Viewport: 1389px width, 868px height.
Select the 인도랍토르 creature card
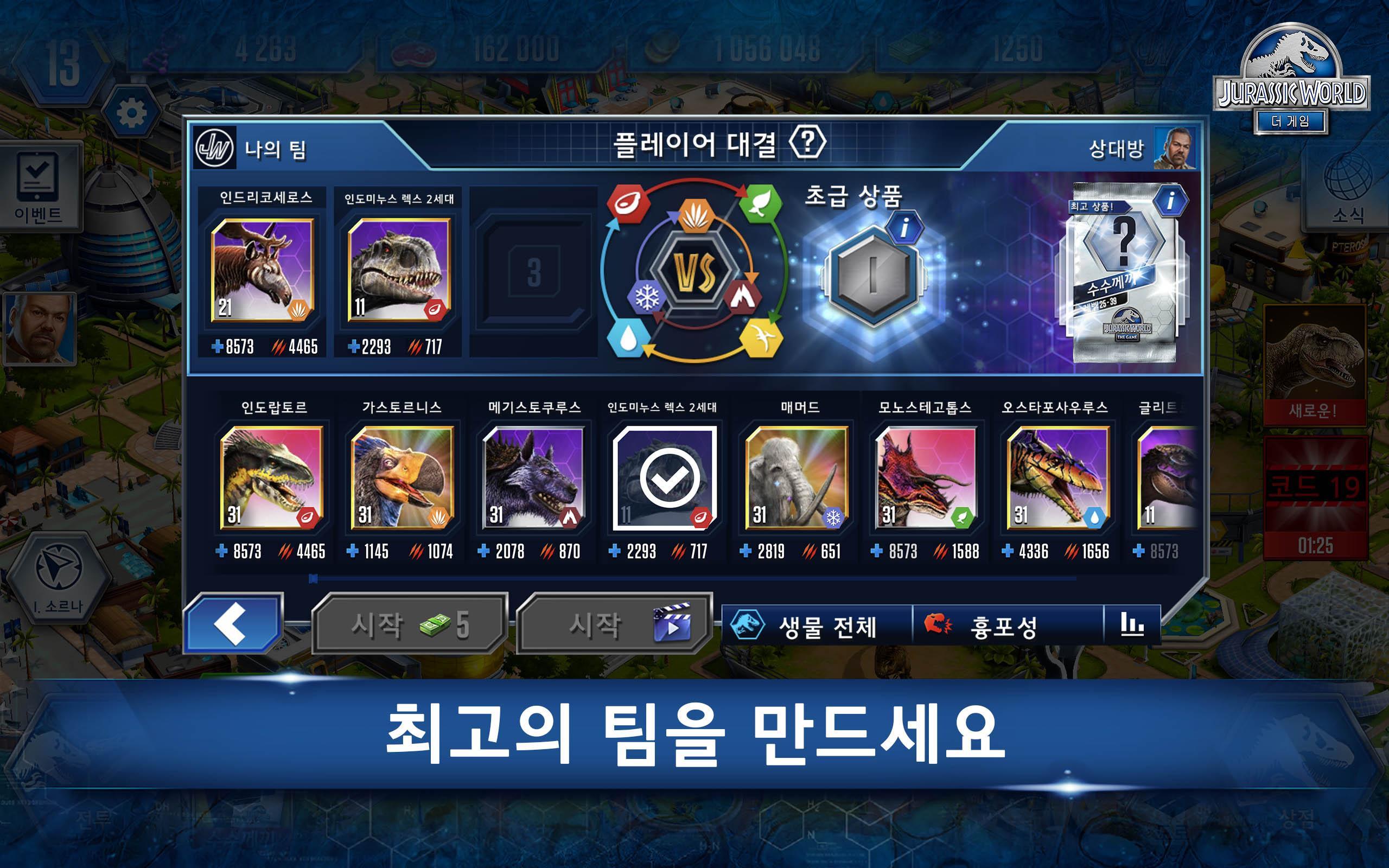pyautogui.click(x=271, y=477)
